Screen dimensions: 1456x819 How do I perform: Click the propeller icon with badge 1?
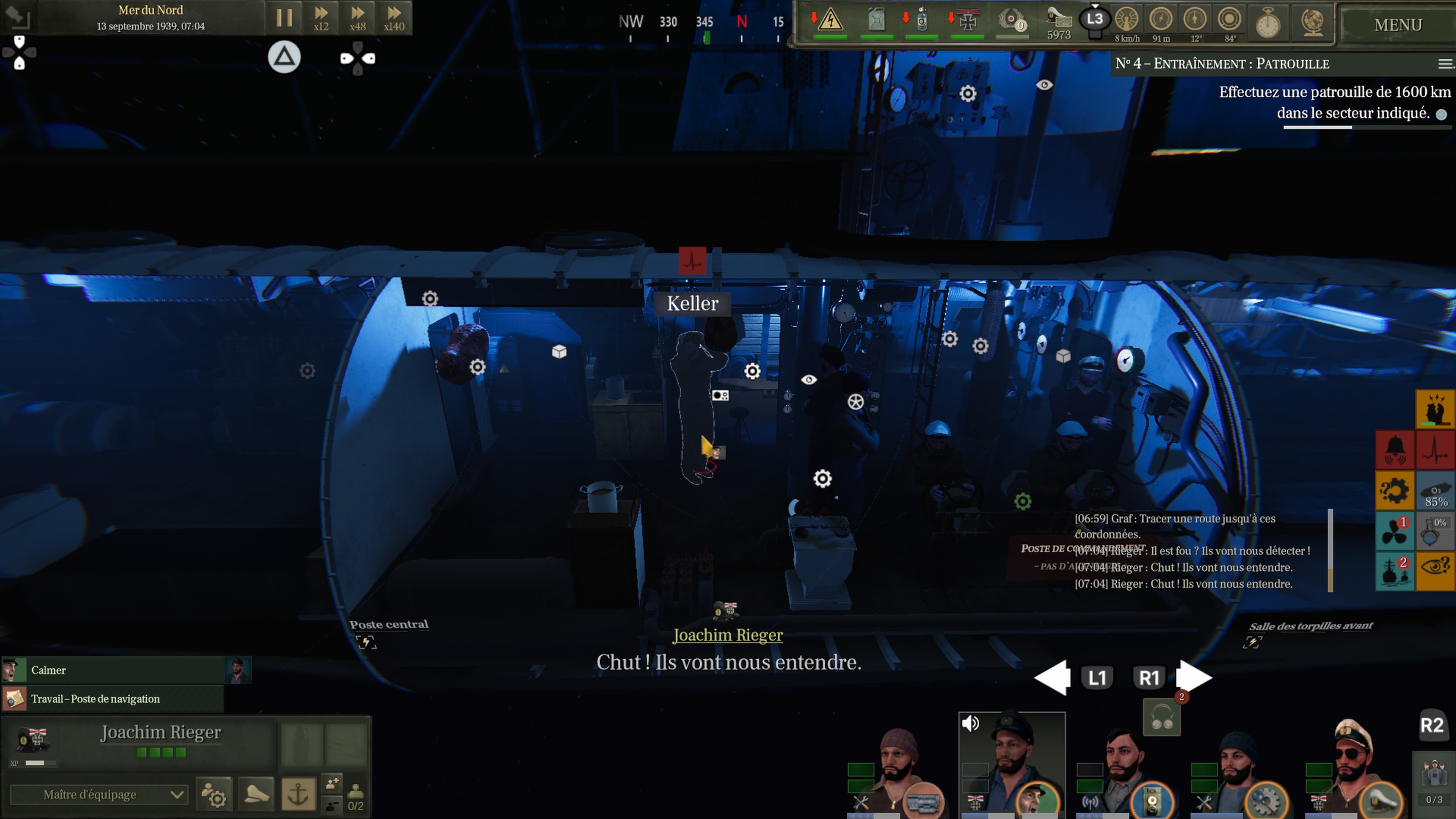point(1395,531)
